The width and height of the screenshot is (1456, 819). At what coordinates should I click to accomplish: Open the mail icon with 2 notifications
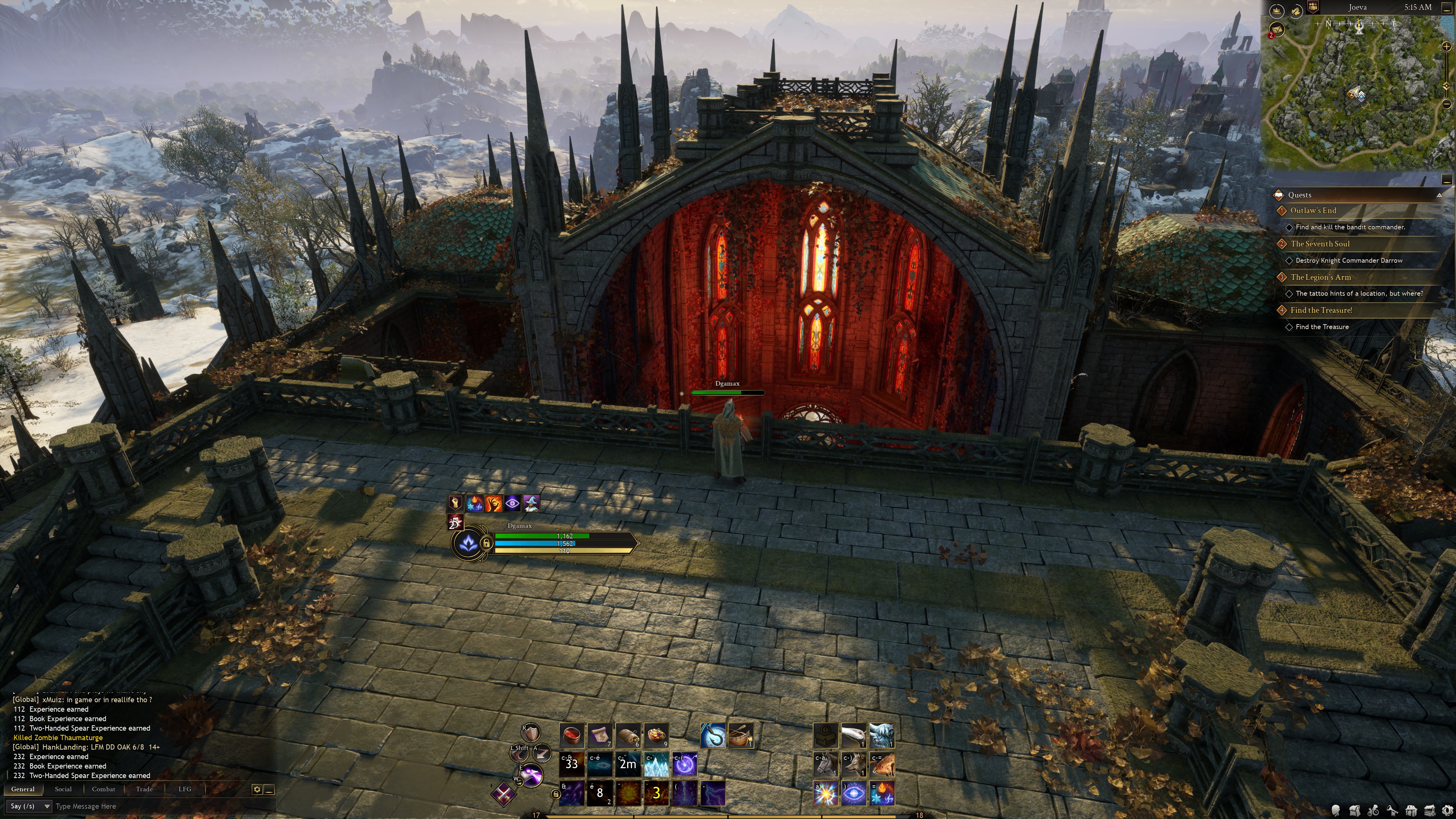[x=1276, y=30]
